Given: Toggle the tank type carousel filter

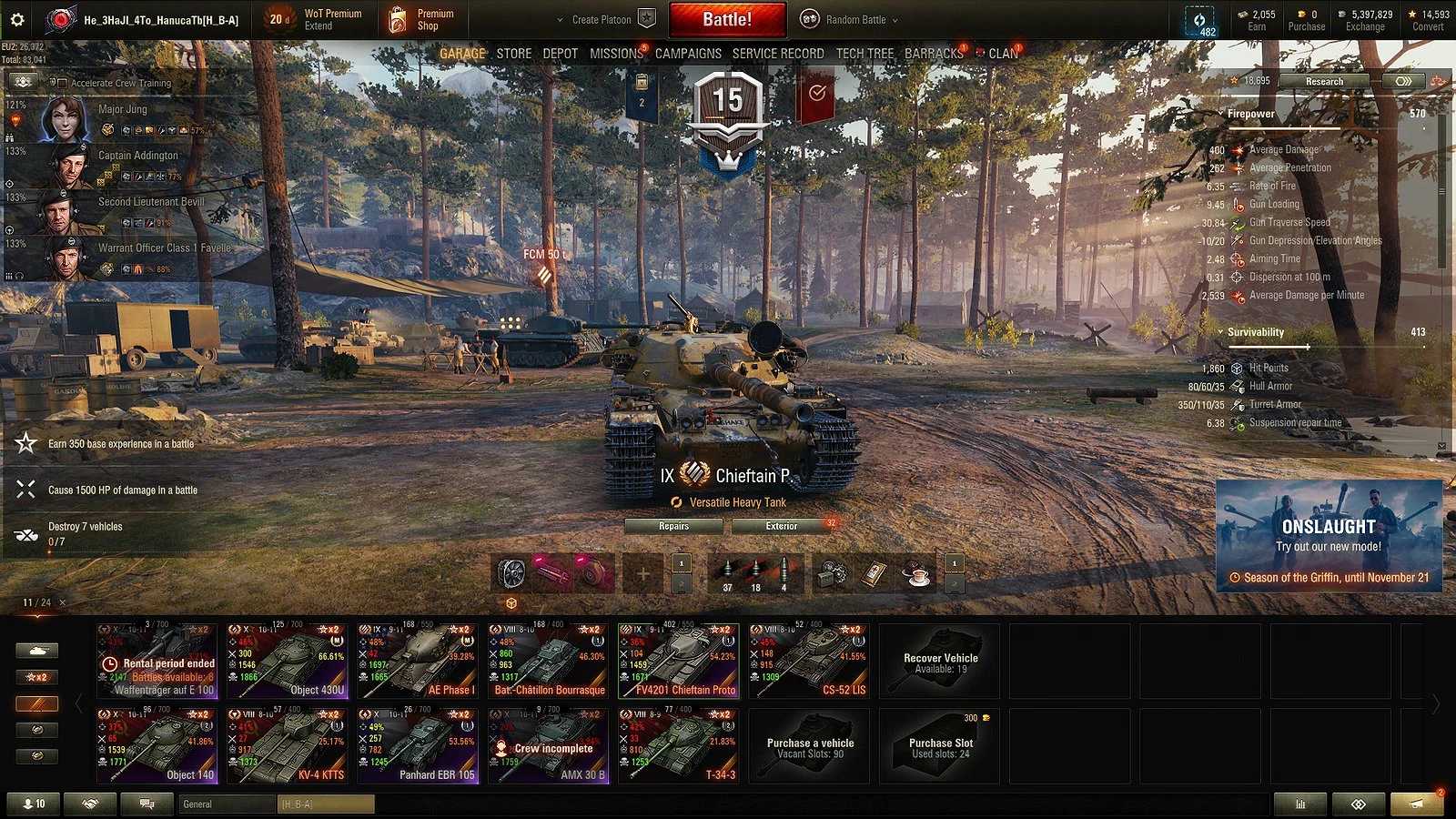Looking at the screenshot, I should tap(36, 650).
